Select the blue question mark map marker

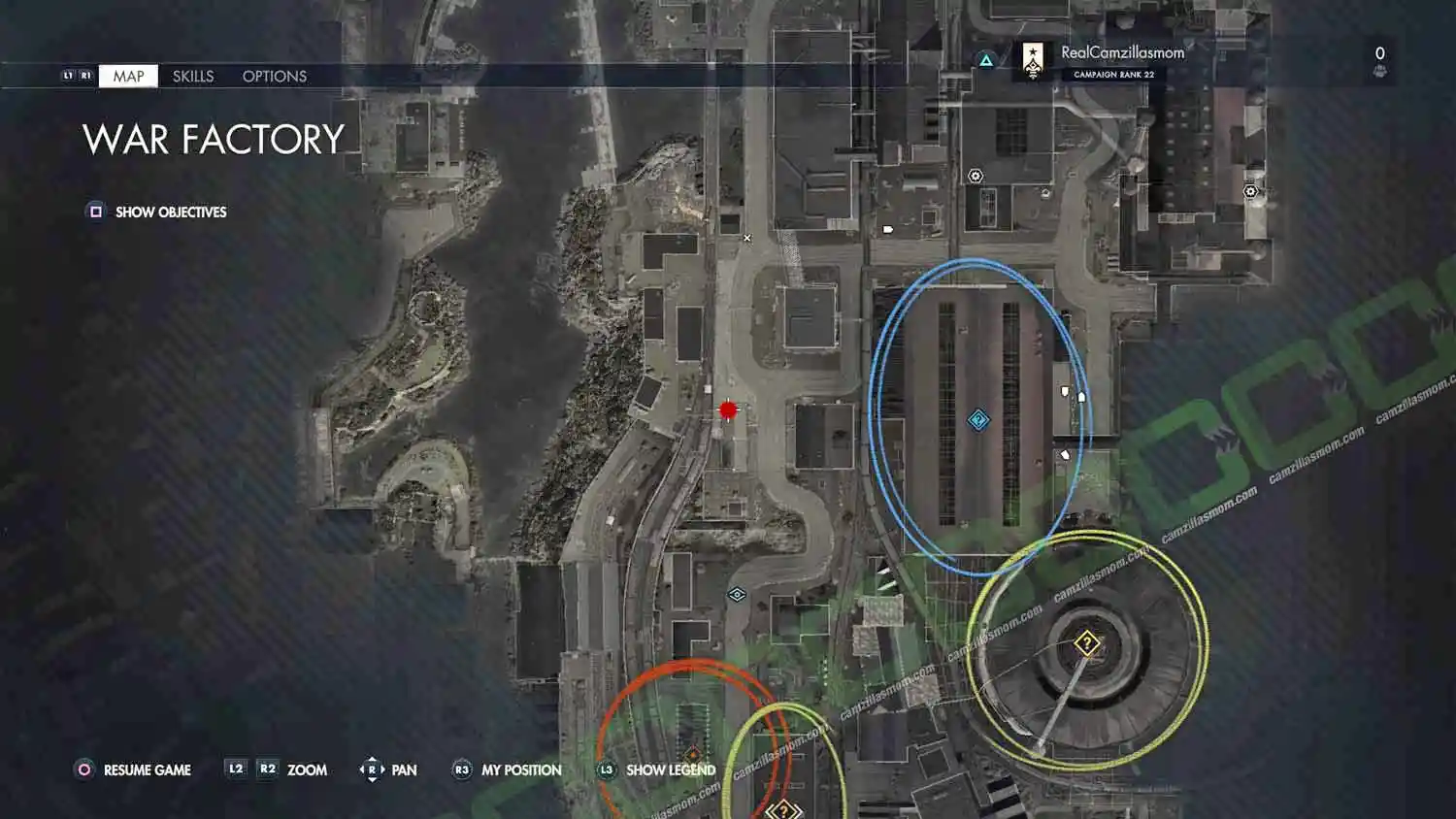pos(978,420)
